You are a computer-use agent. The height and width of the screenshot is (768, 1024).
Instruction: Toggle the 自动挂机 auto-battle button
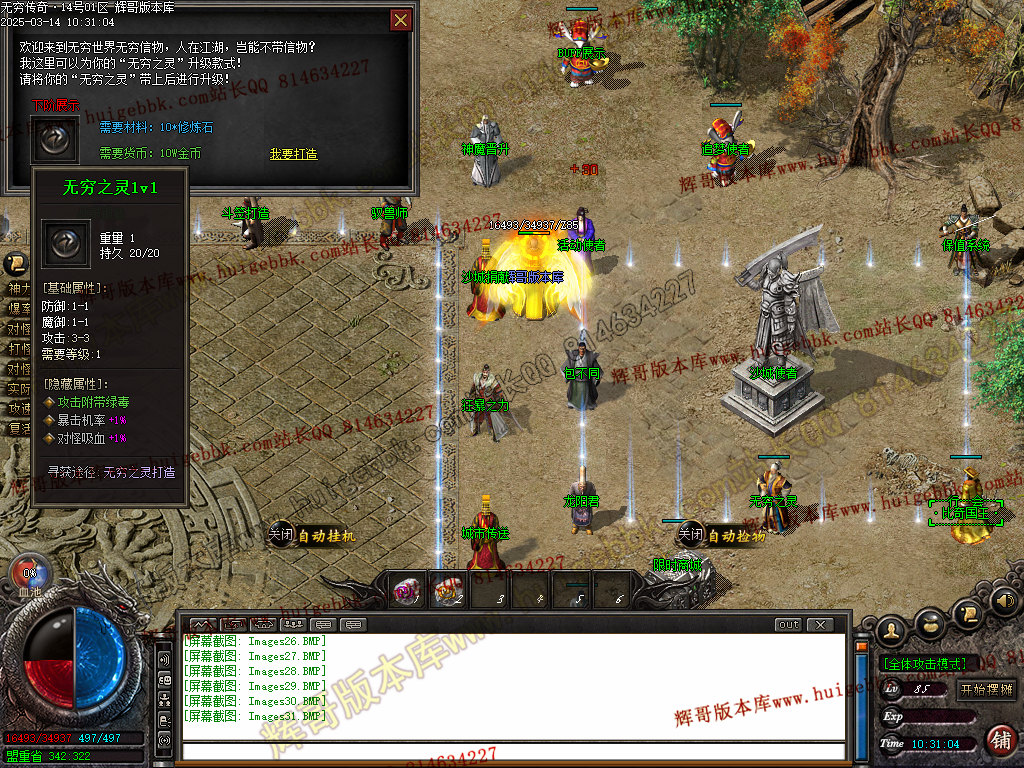pos(312,536)
